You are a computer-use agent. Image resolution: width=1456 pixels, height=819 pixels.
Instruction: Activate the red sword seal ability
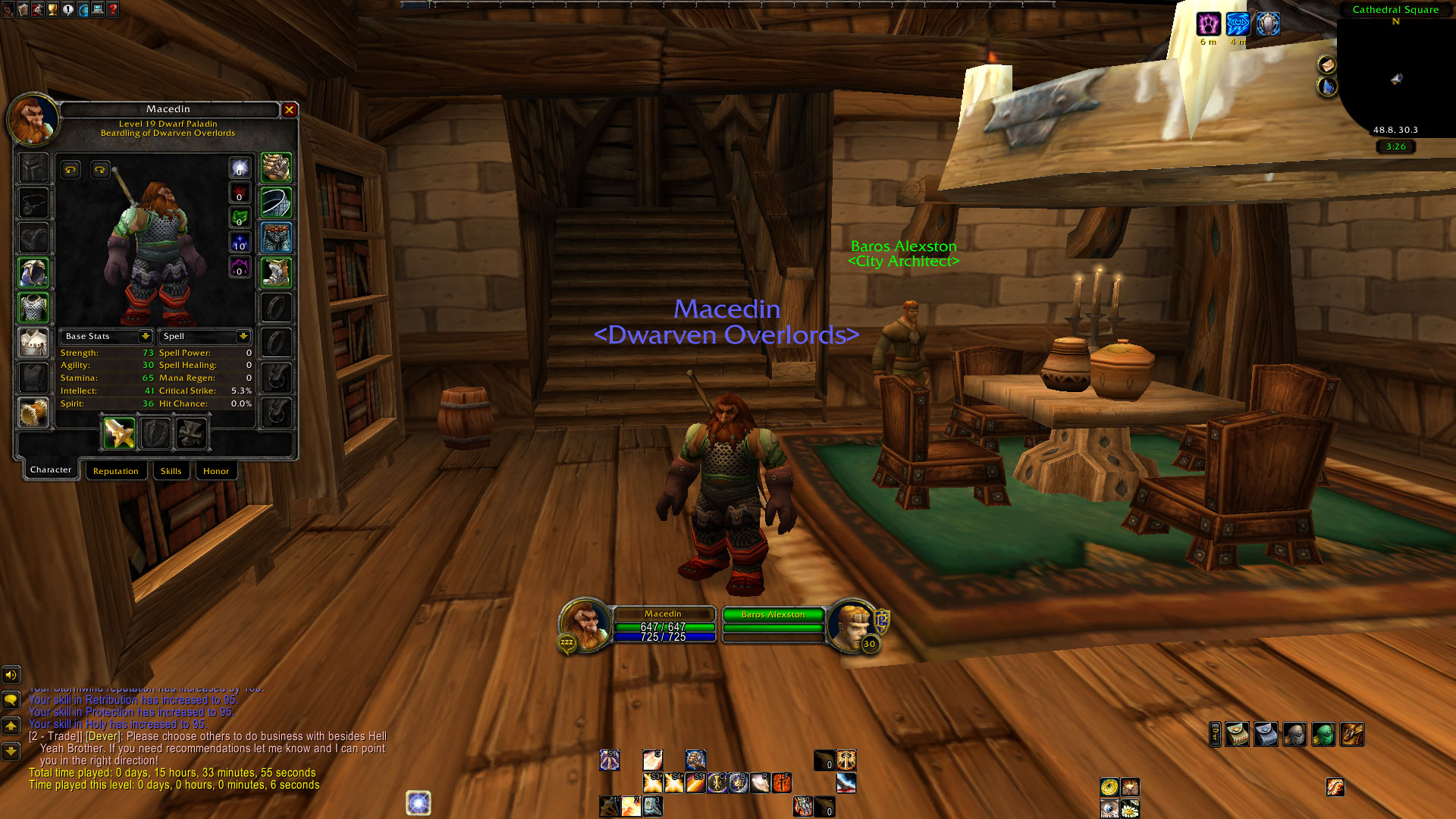[x=782, y=783]
